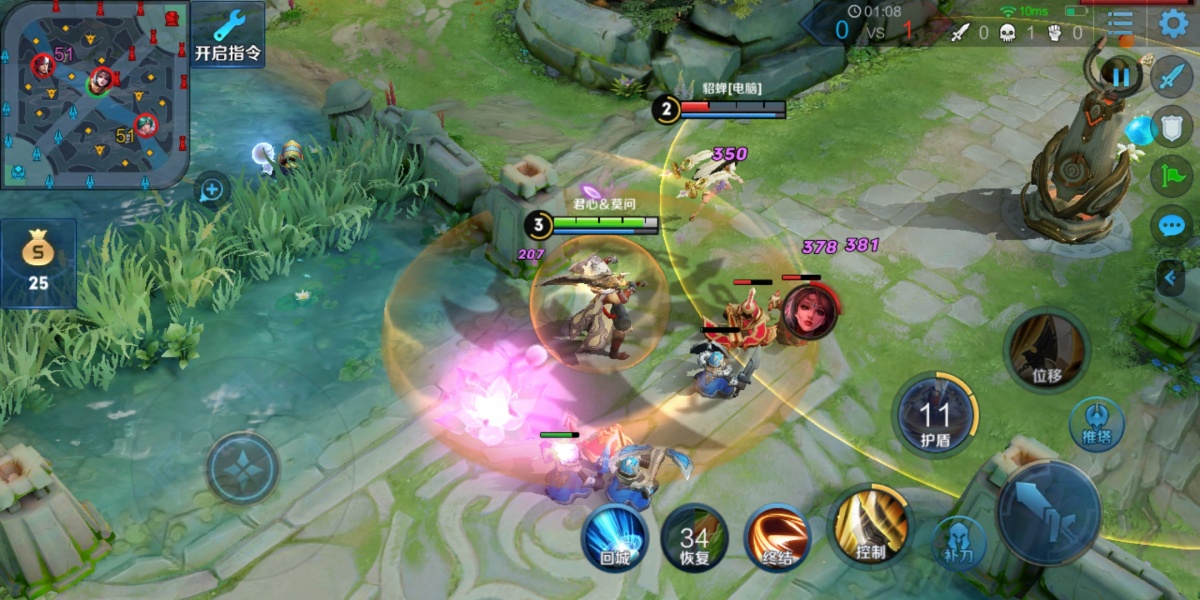1200x600 pixels.
Task: Trigger the 终结 execute spell
Action: pos(778,537)
